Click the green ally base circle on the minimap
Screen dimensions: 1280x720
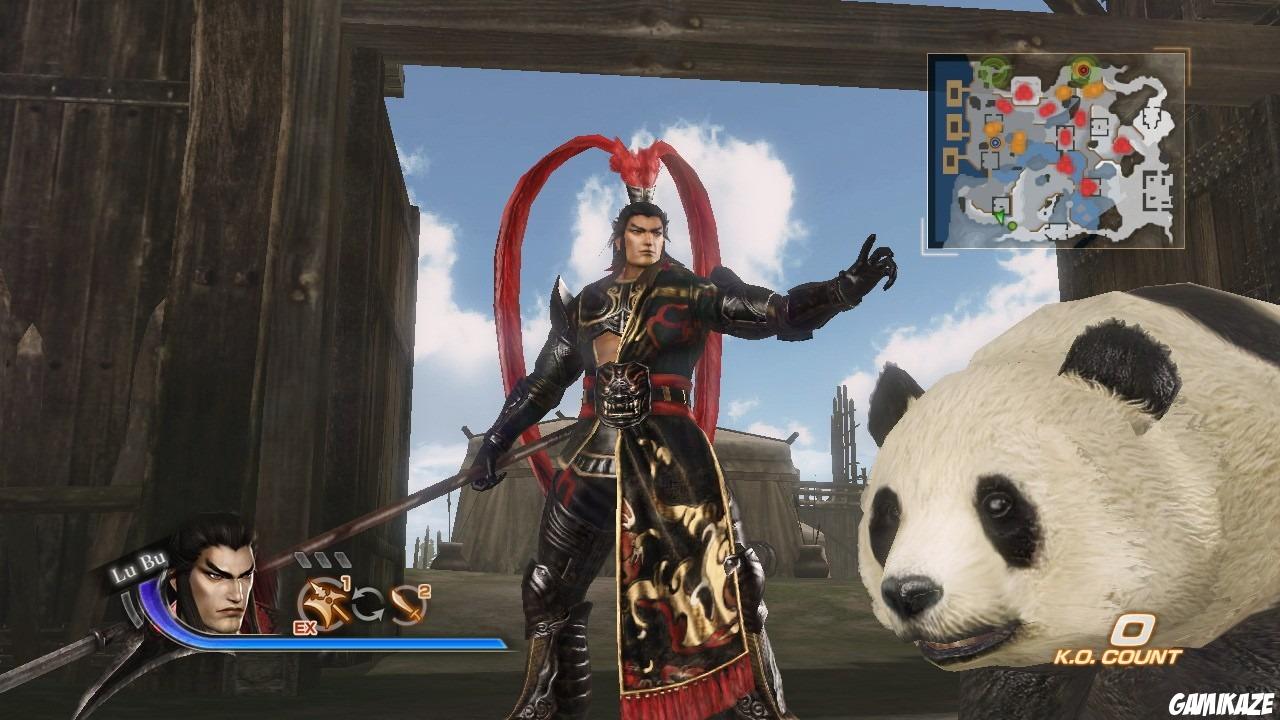(x=993, y=69)
